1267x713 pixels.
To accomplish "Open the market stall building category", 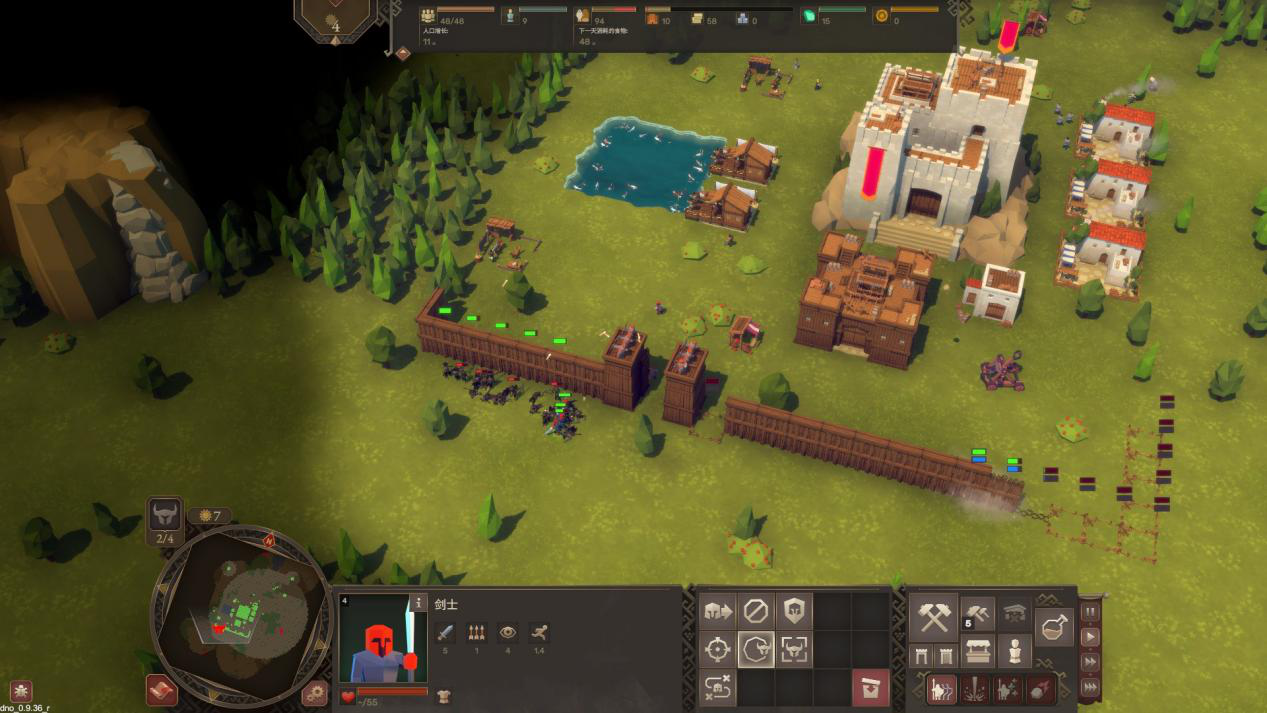I will tap(977, 652).
